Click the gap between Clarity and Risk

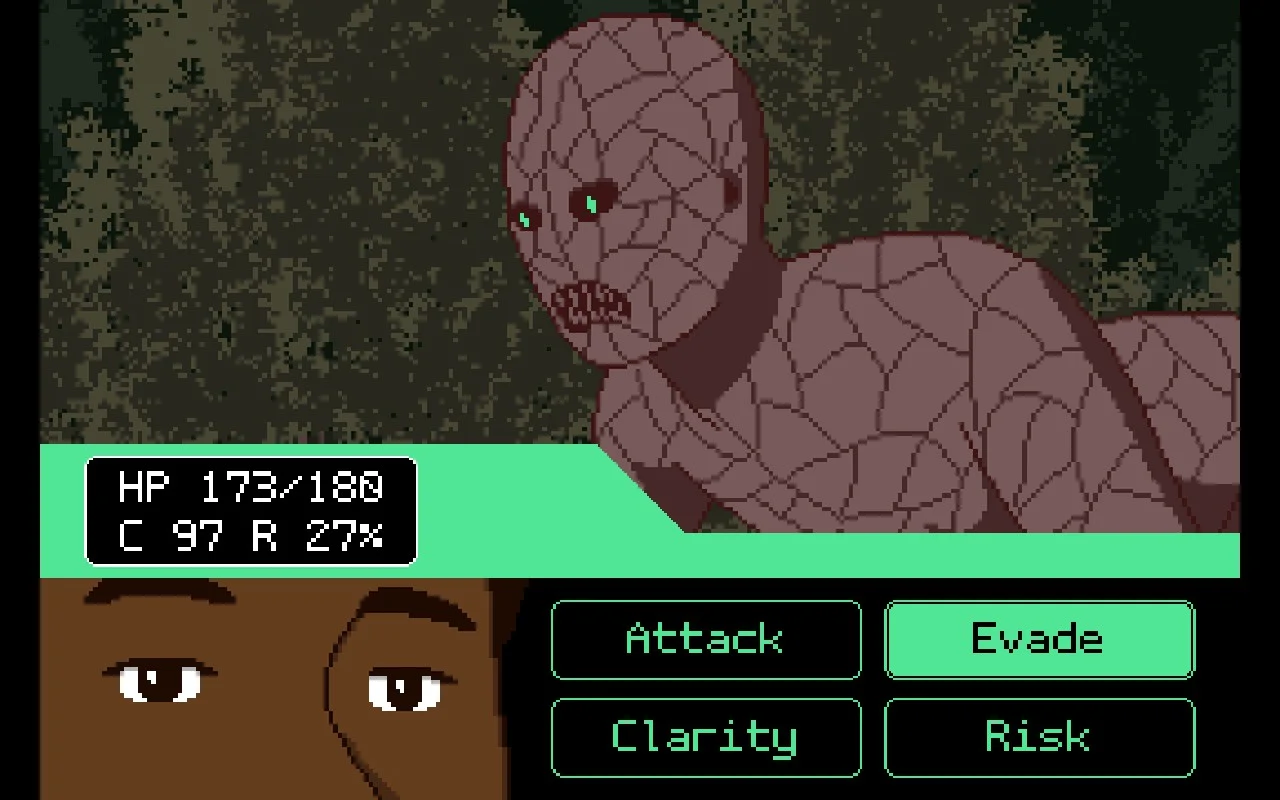click(x=872, y=737)
